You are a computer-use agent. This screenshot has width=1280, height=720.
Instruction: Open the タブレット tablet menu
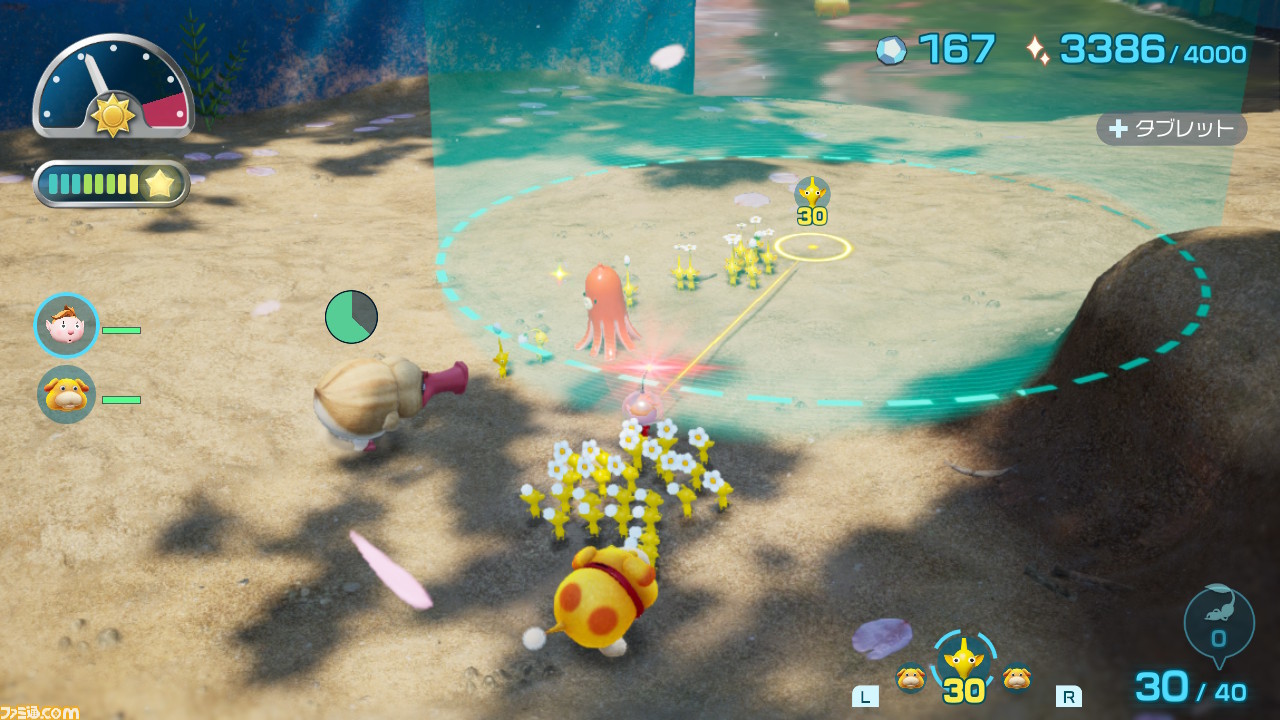[x=1171, y=129]
